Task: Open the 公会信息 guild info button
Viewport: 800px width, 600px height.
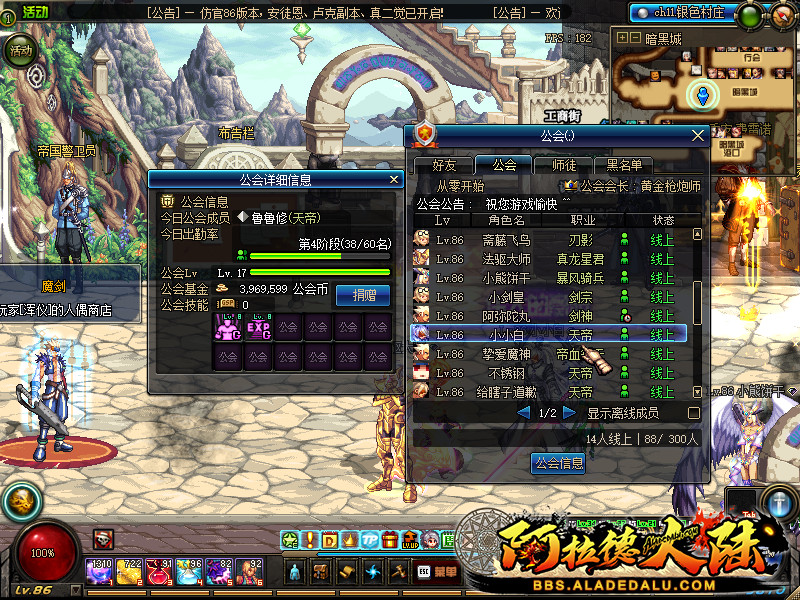Action: click(x=557, y=463)
